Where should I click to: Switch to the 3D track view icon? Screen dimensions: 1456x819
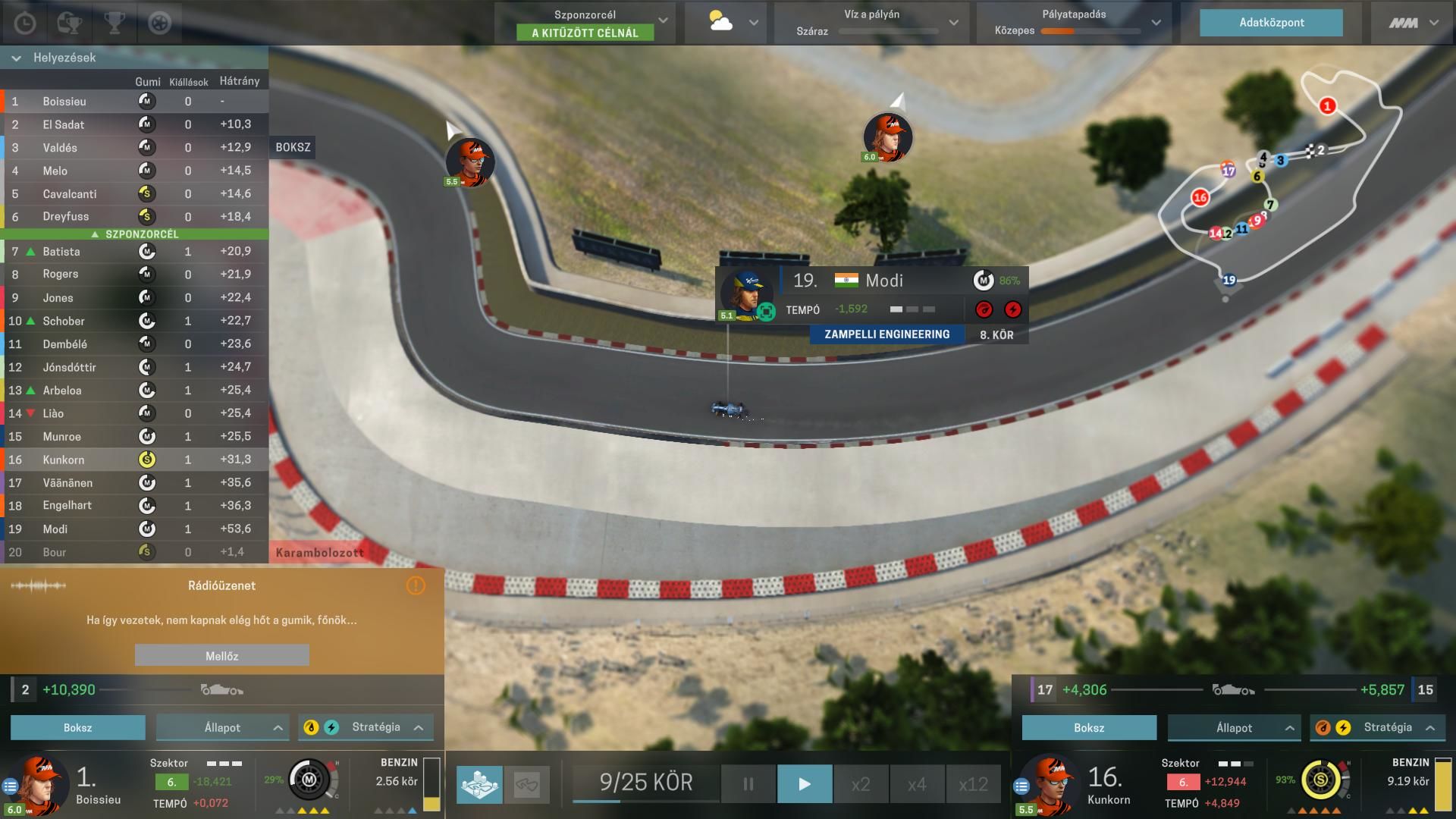479,783
